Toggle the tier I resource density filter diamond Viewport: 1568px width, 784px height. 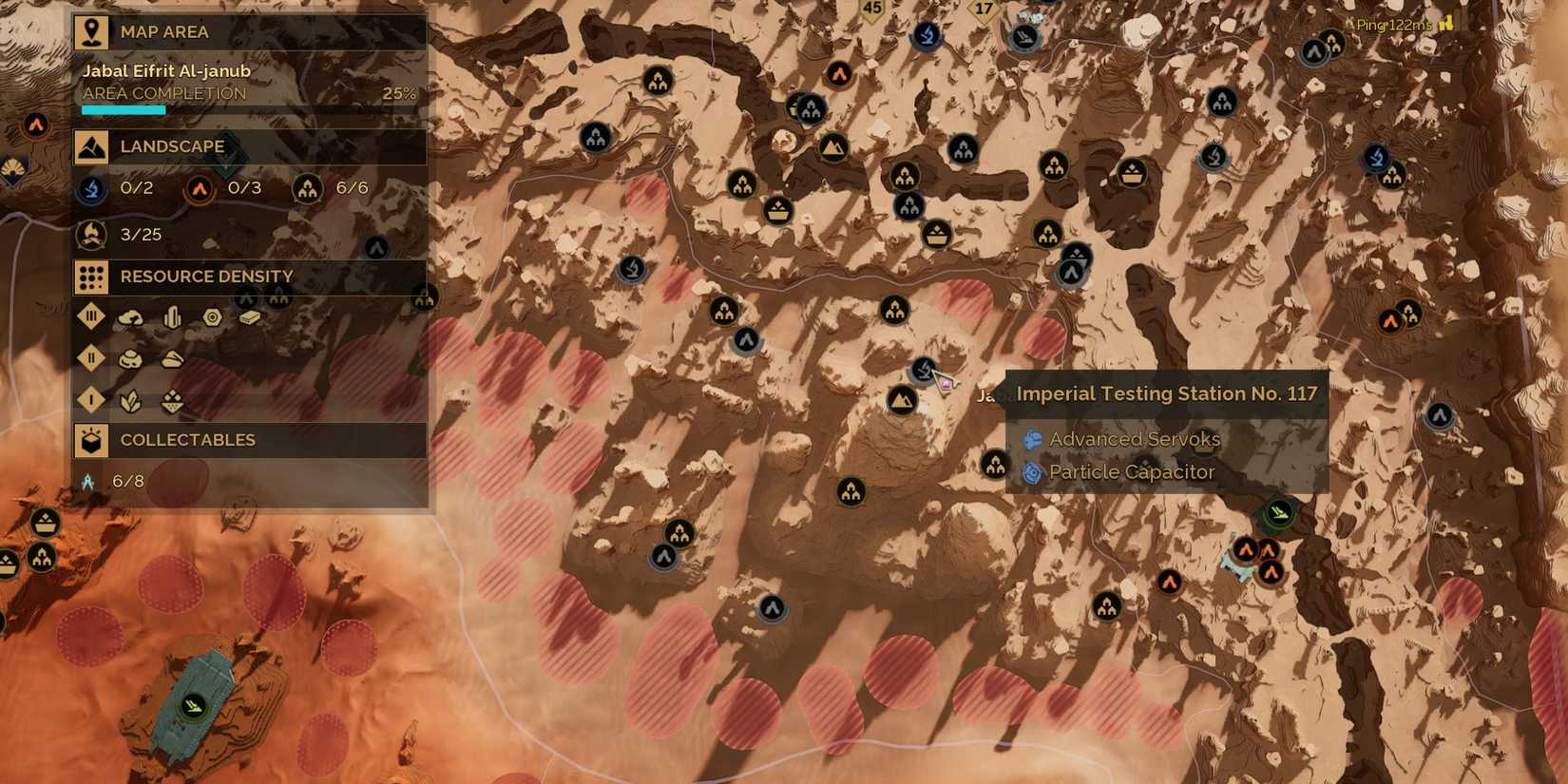(x=90, y=400)
